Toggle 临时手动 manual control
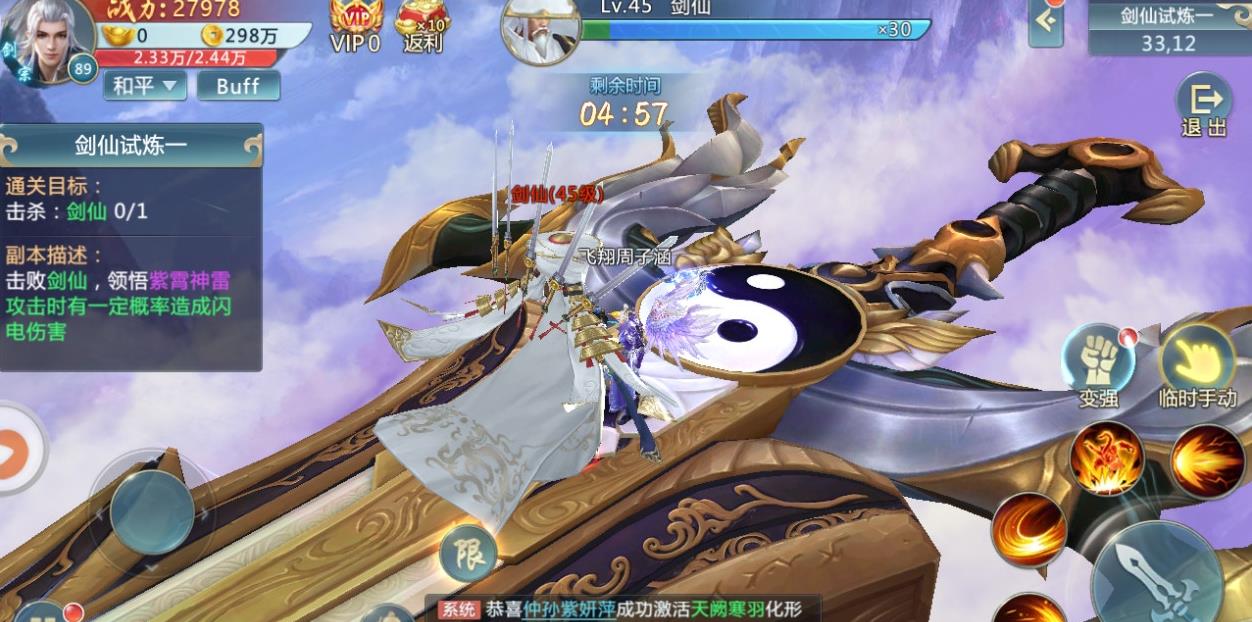 (1197, 364)
